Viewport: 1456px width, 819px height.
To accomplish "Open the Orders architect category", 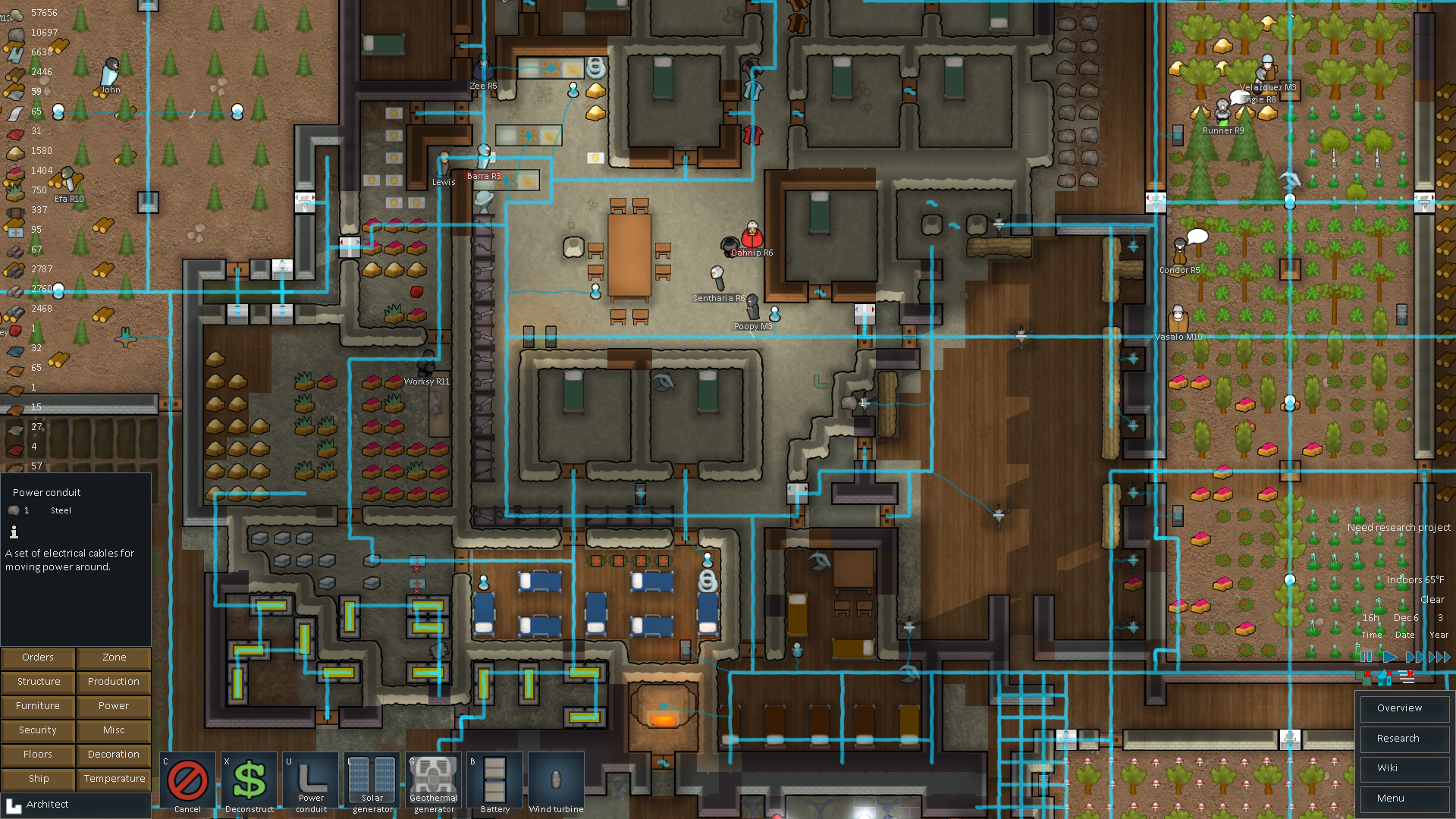I will (38, 657).
